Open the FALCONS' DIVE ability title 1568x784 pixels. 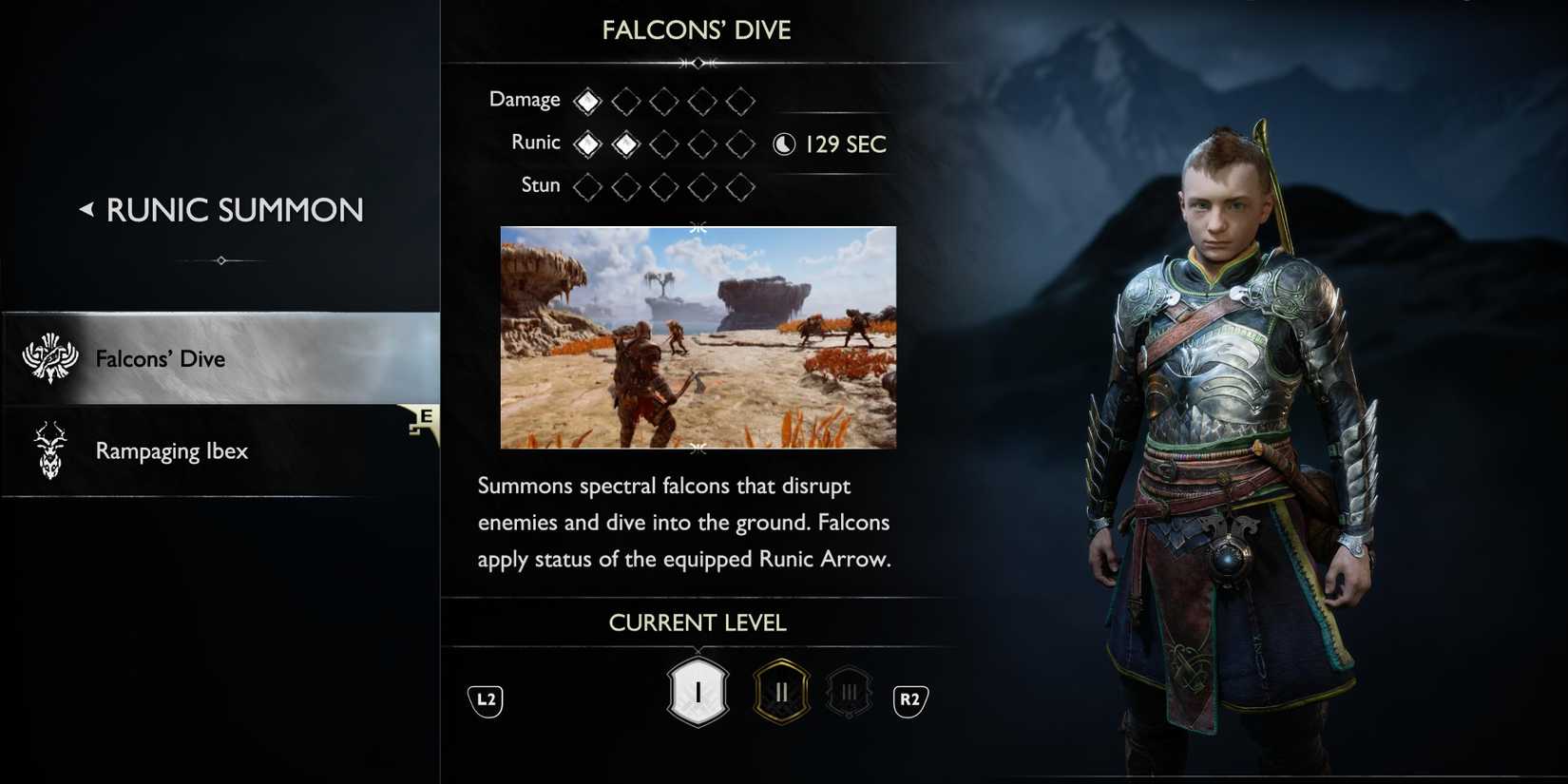697,29
